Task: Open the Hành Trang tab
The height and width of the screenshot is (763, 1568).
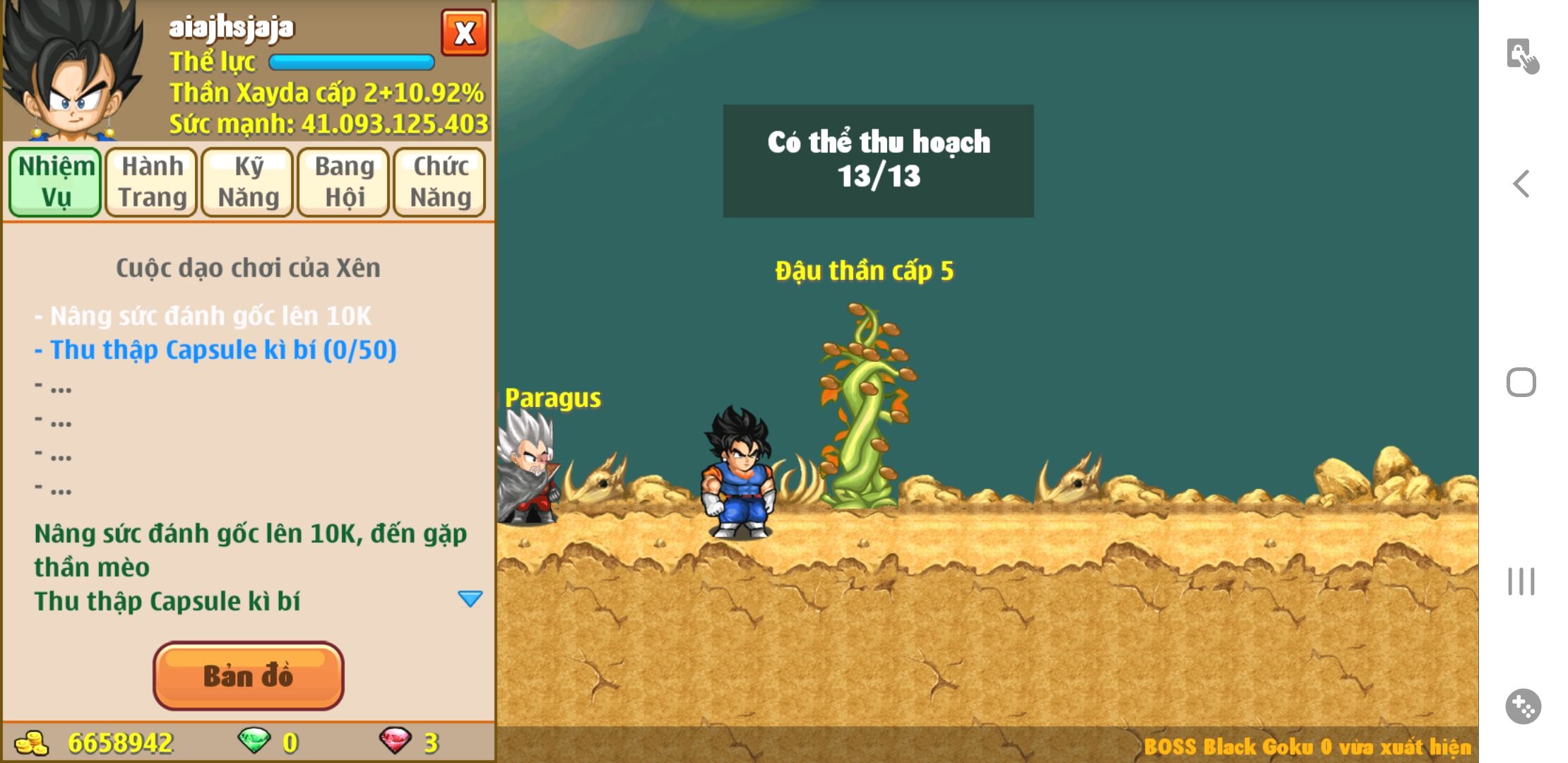Action: tap(152, 182)
